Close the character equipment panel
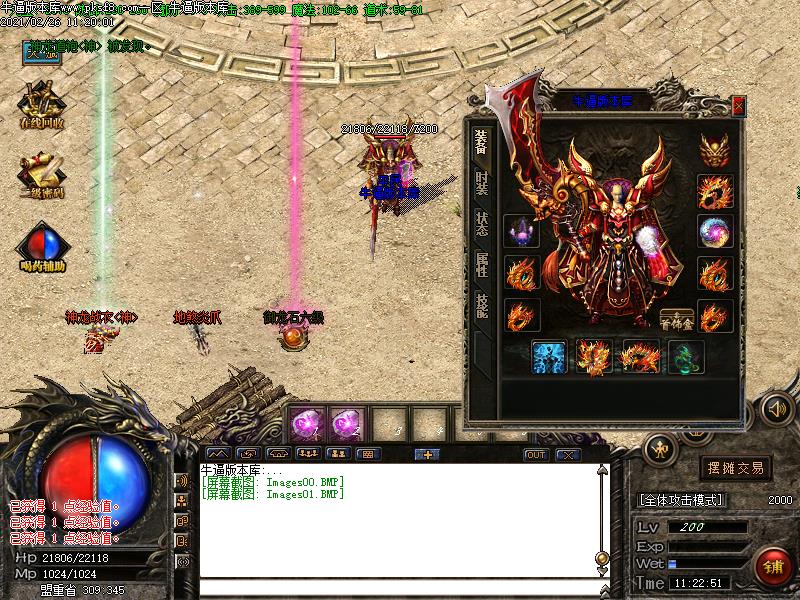 [x=739, y=105]
